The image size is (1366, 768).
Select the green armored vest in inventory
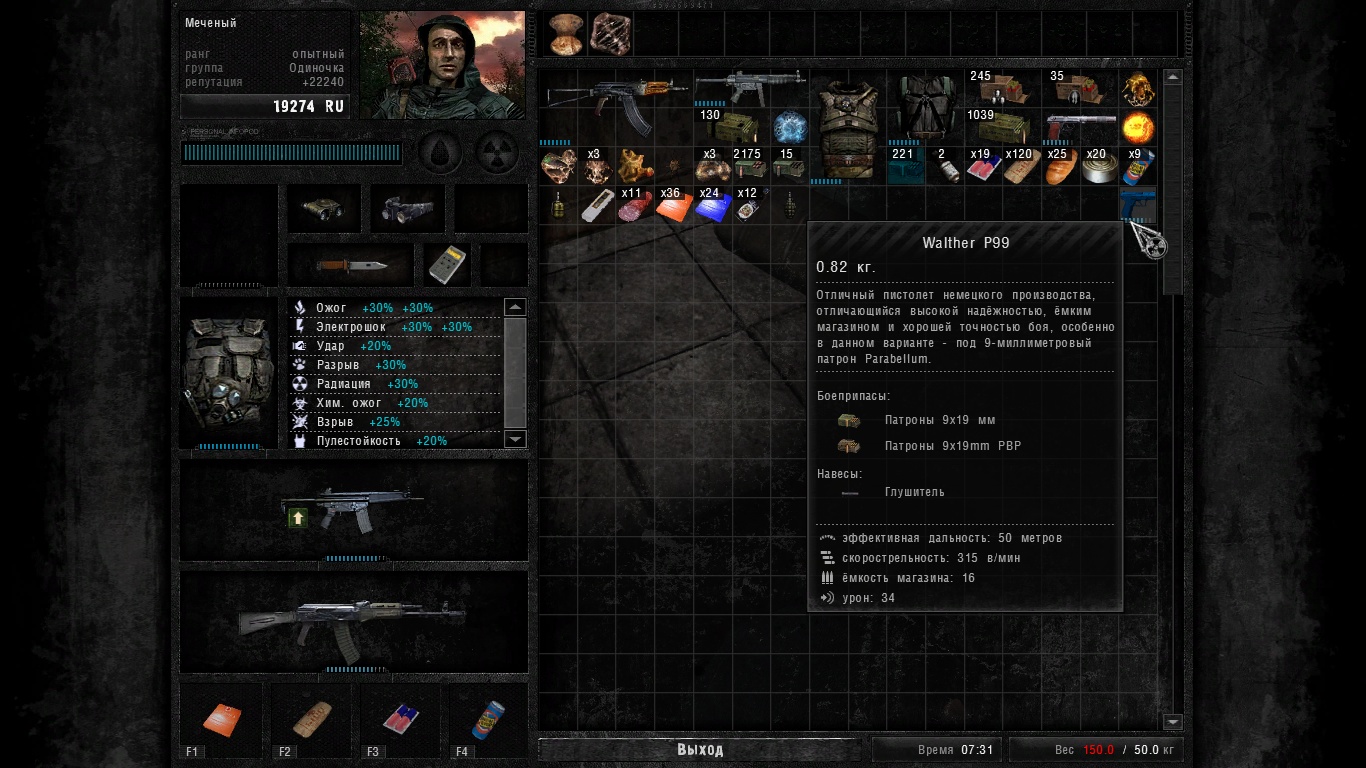coord(847,128)
